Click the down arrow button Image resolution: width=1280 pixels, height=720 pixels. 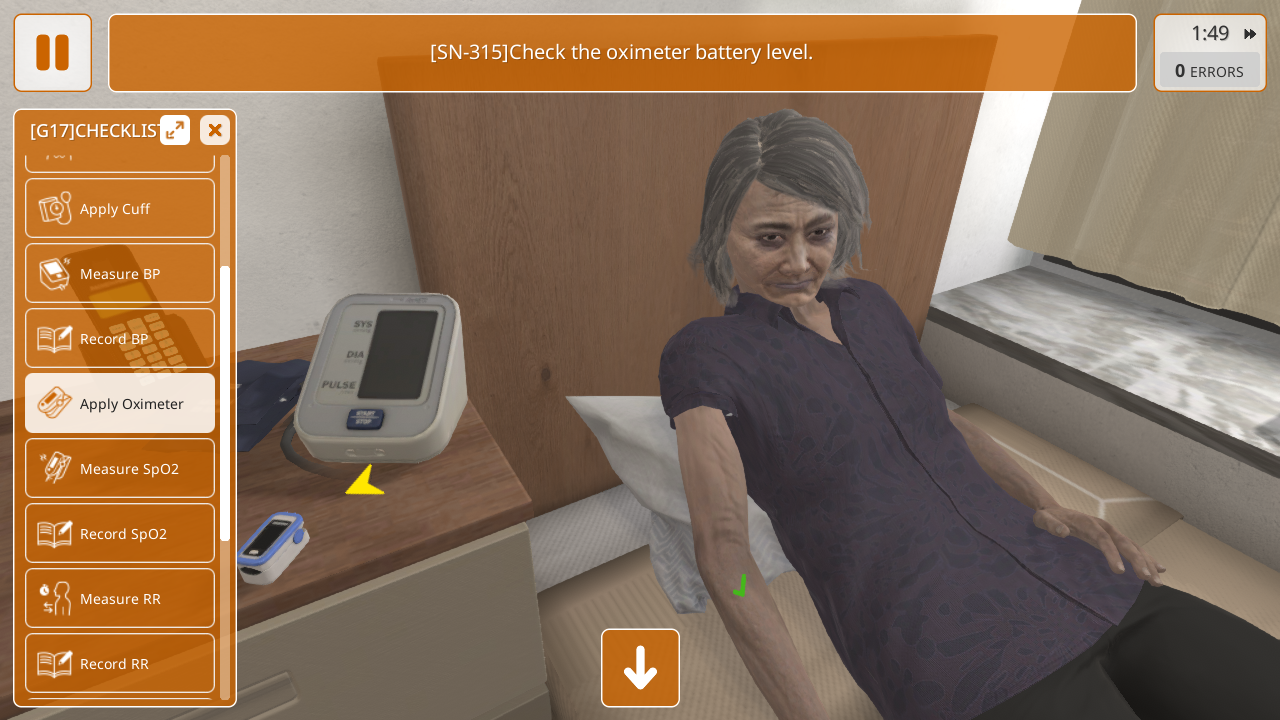pyautogui.click(x=640, y=668)
